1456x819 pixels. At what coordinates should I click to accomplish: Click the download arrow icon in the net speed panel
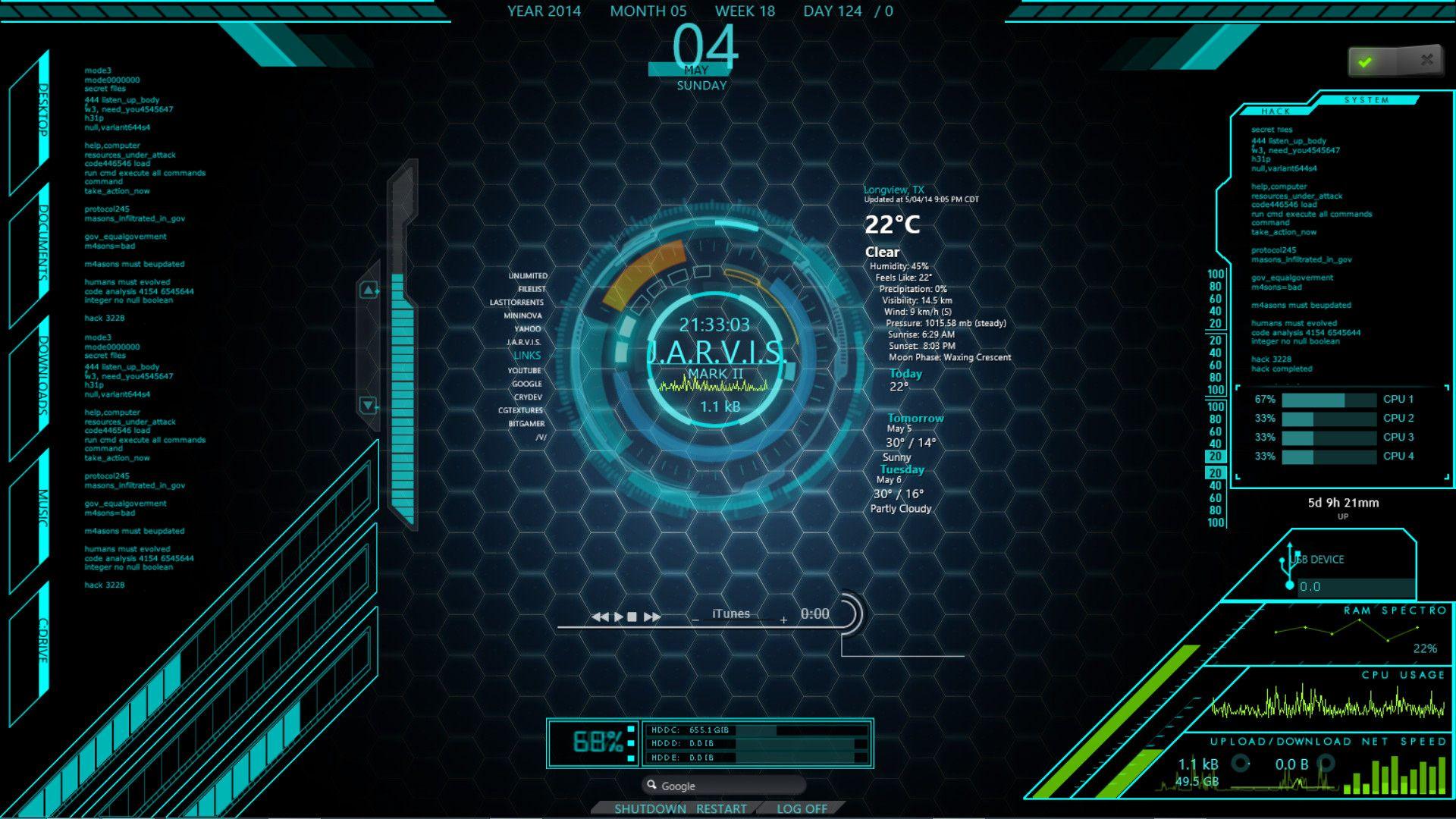click(1326, 762)
